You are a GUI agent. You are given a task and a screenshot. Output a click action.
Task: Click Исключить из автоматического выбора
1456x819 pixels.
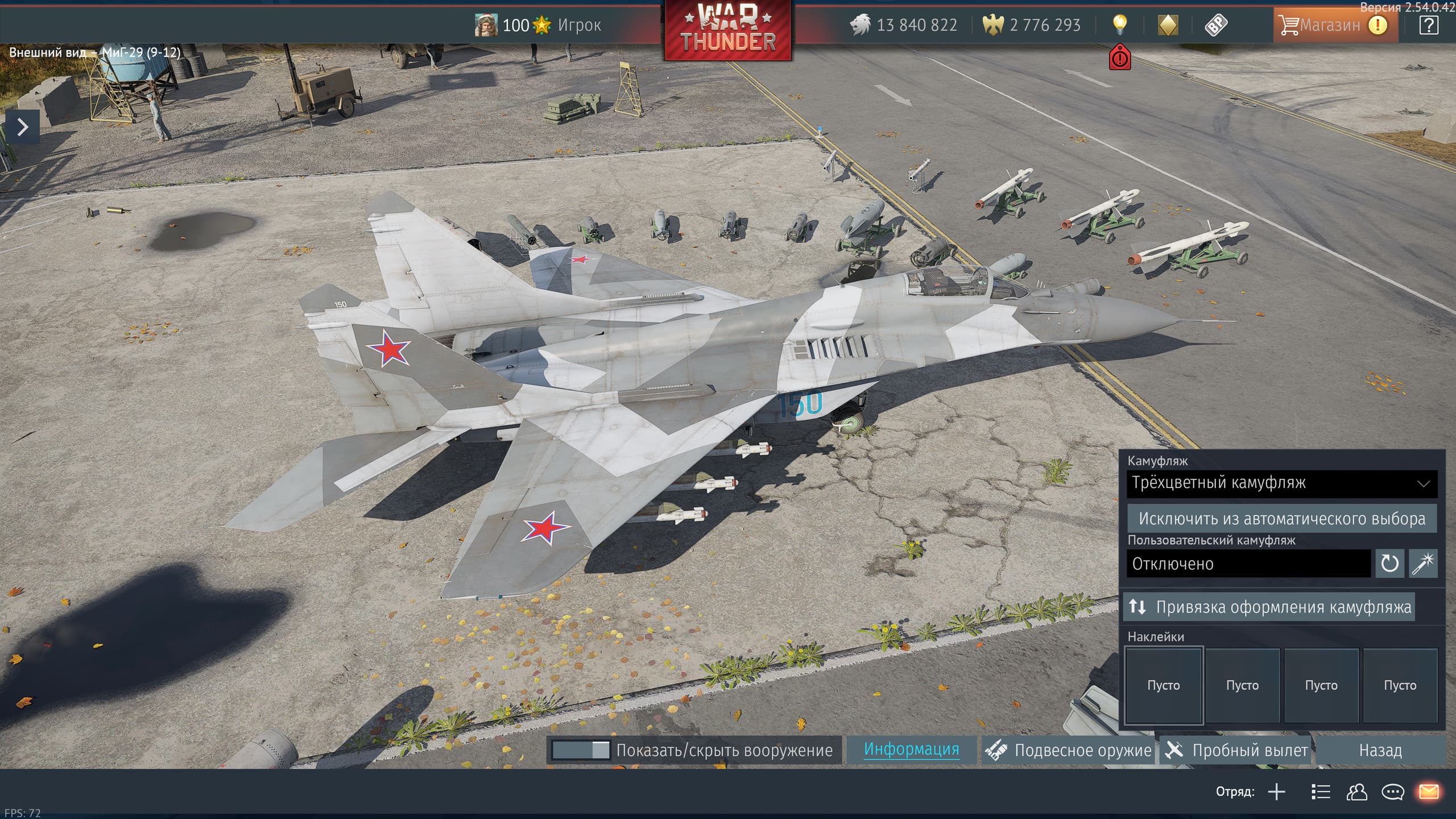click(1282, 519)
